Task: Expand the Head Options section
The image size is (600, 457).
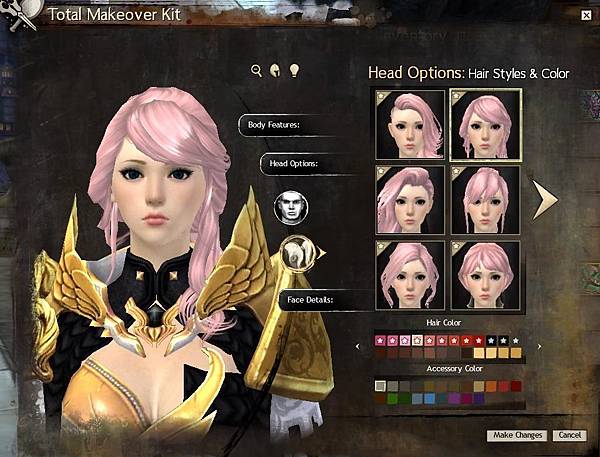Action: tap(294, 162)
